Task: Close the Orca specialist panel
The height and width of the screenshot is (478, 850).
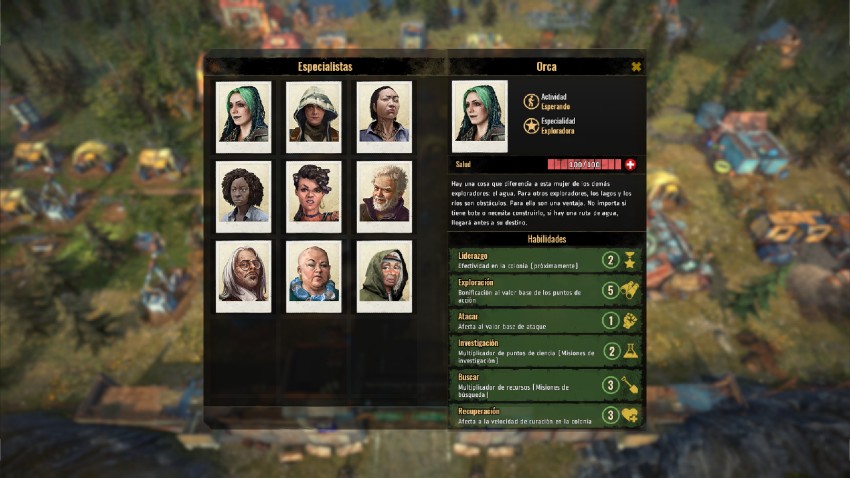Action: (636, 67)
